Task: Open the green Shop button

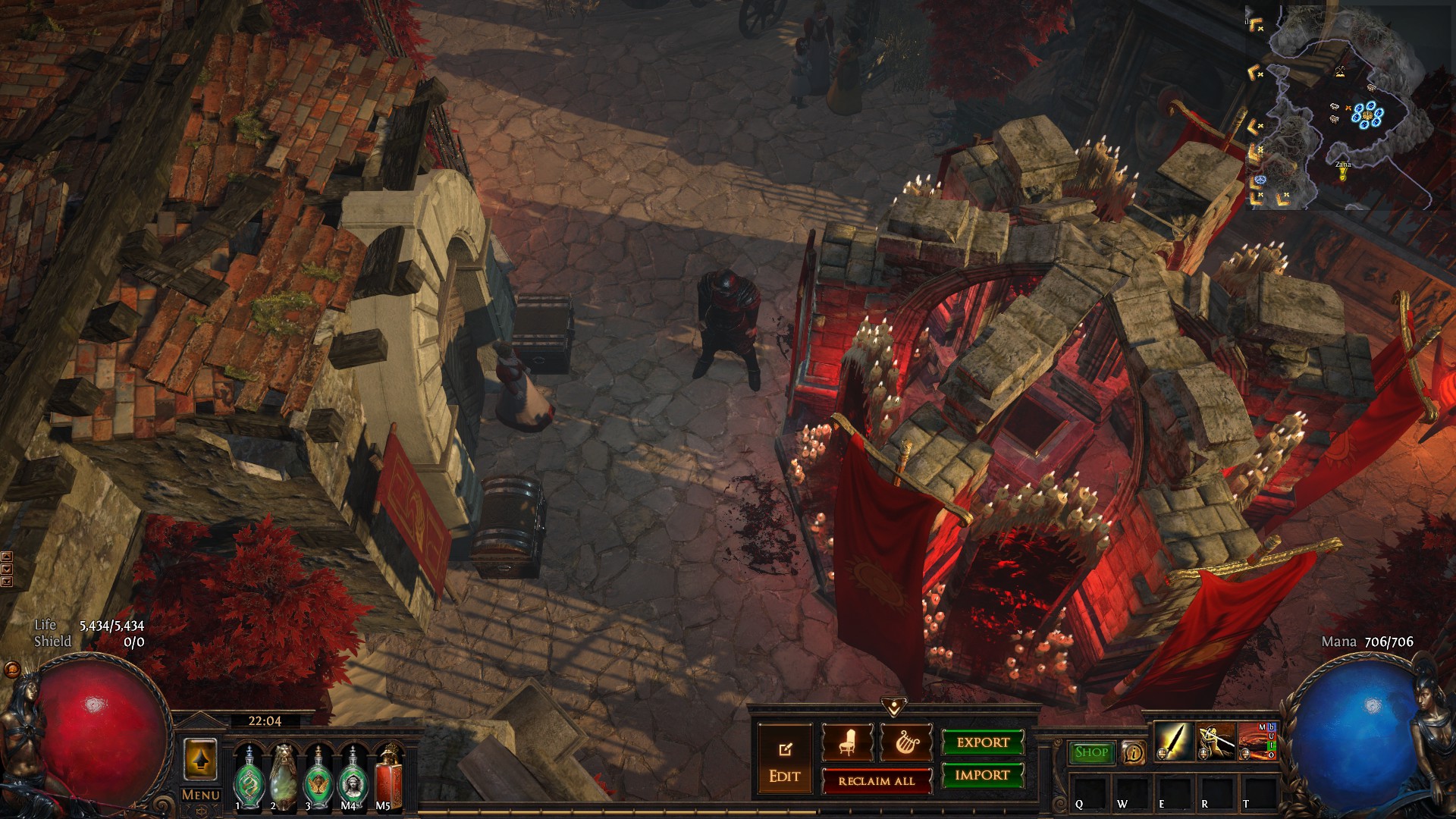Action: [x=1091, y=752]
